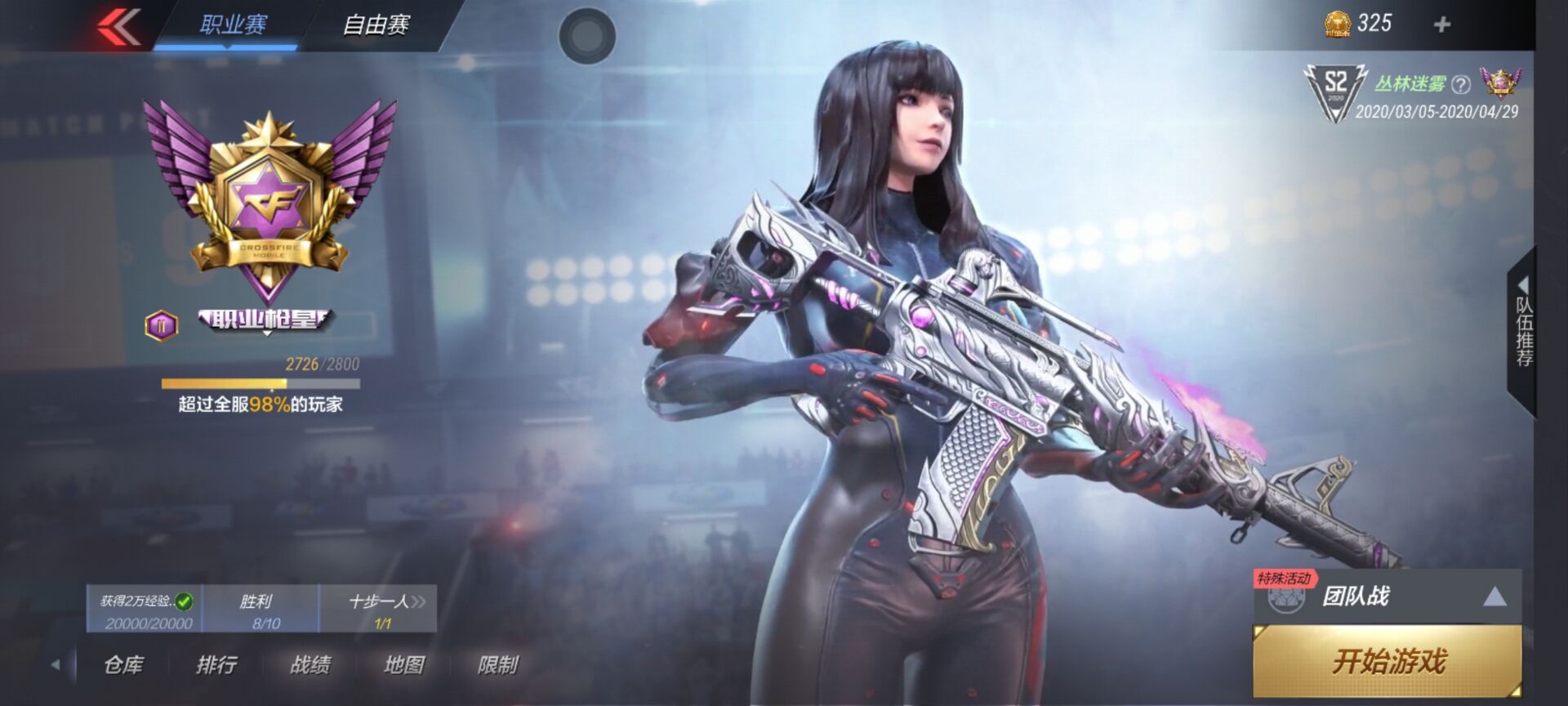1568x706 pixels.
Task: Claim the 获得2万经验 mission reward
Action: (145, 610)
